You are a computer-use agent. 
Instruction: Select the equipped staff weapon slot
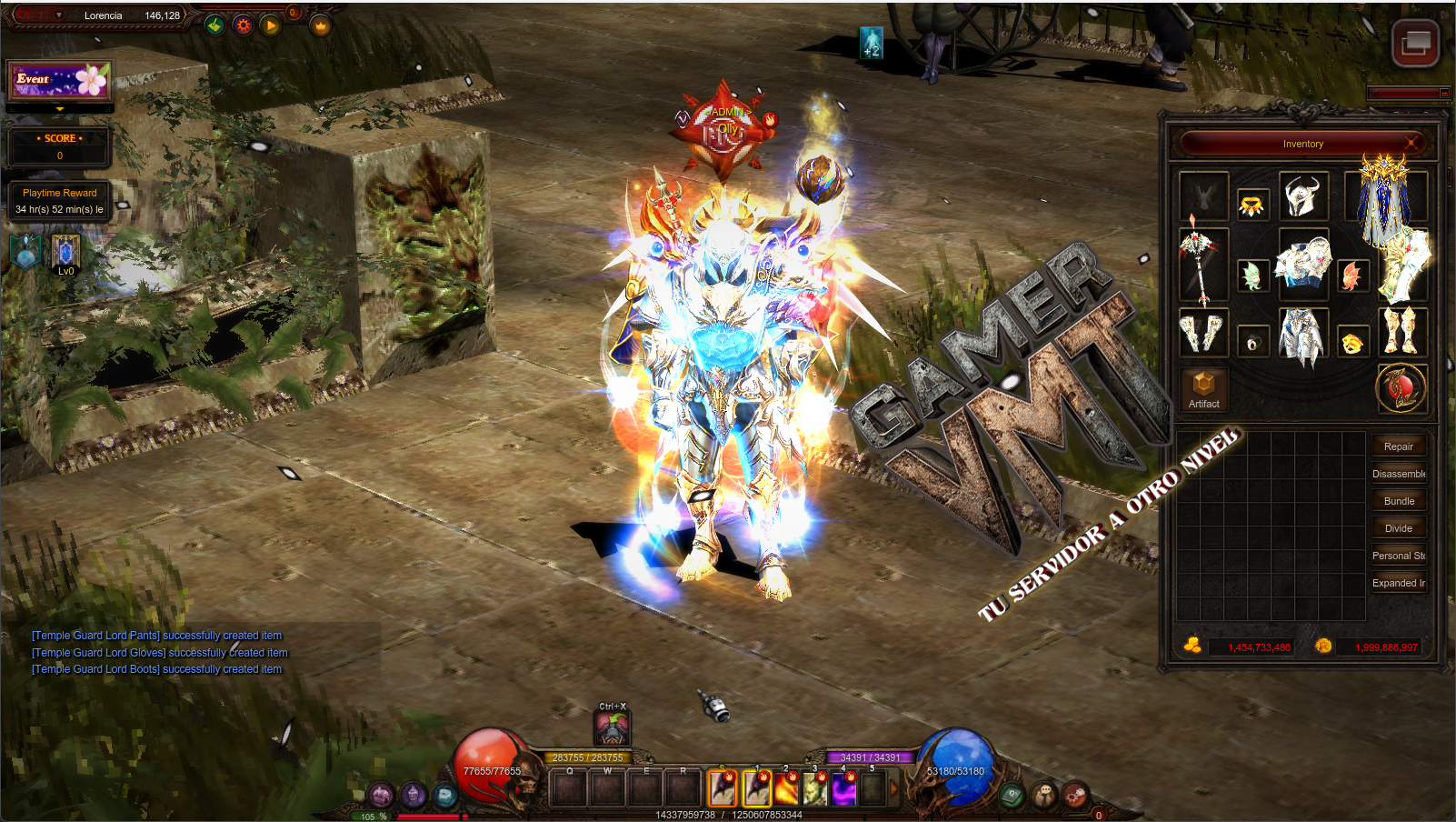1202,266
